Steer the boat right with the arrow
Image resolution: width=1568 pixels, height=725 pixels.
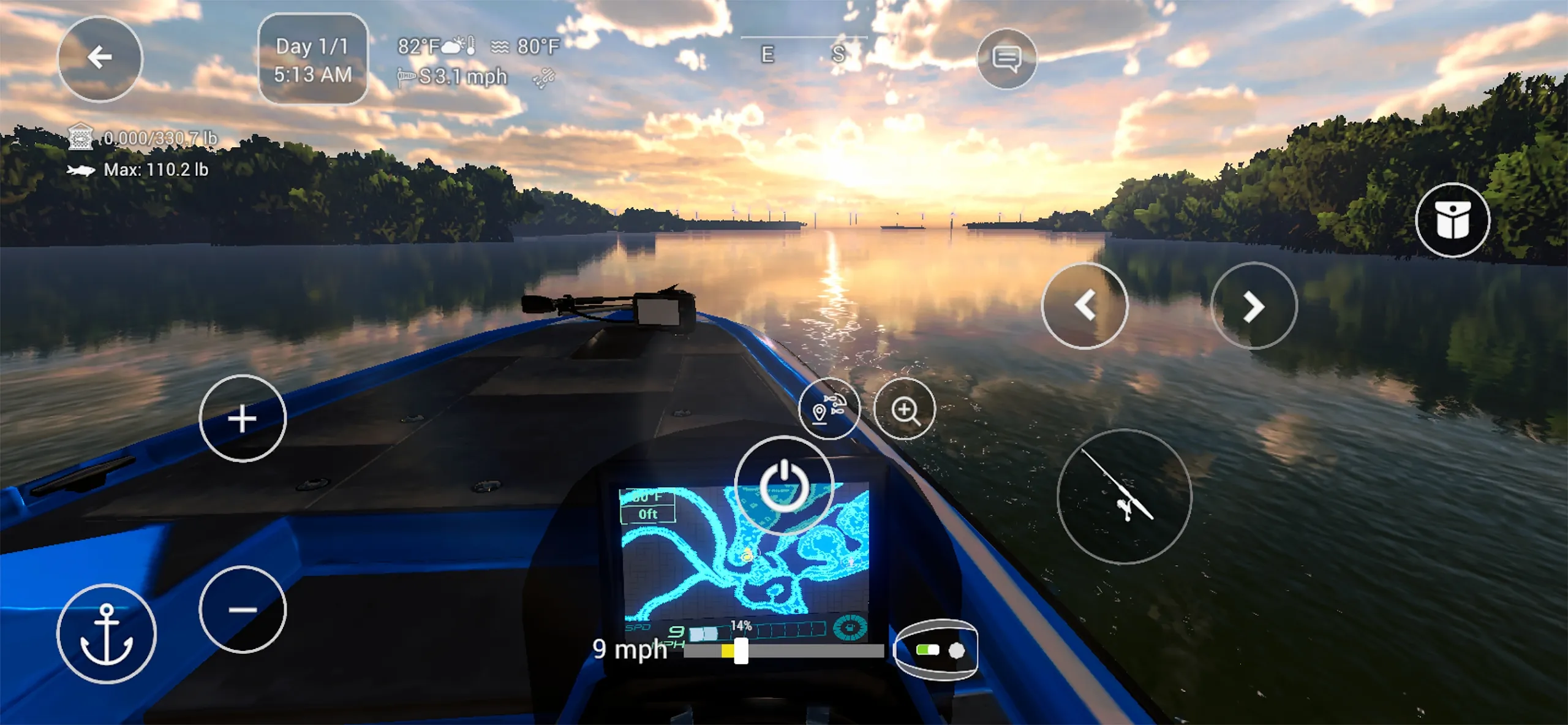pos(1253,308)
